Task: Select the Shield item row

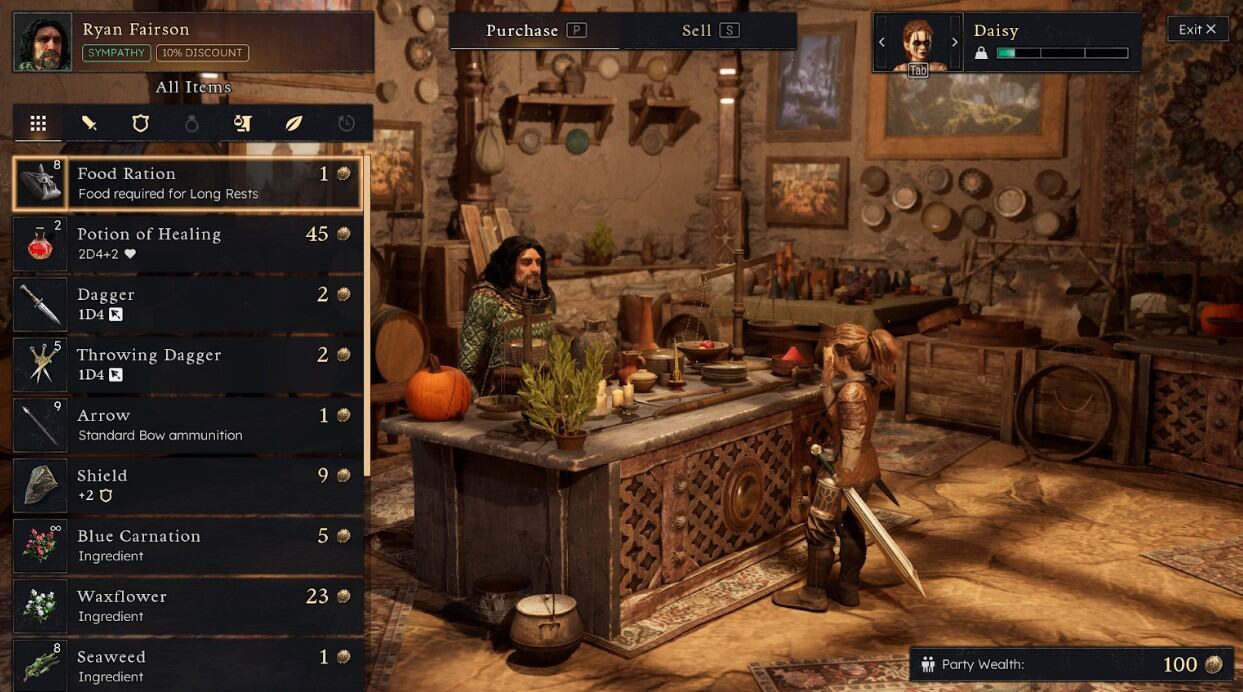Action: coord(188,485)
